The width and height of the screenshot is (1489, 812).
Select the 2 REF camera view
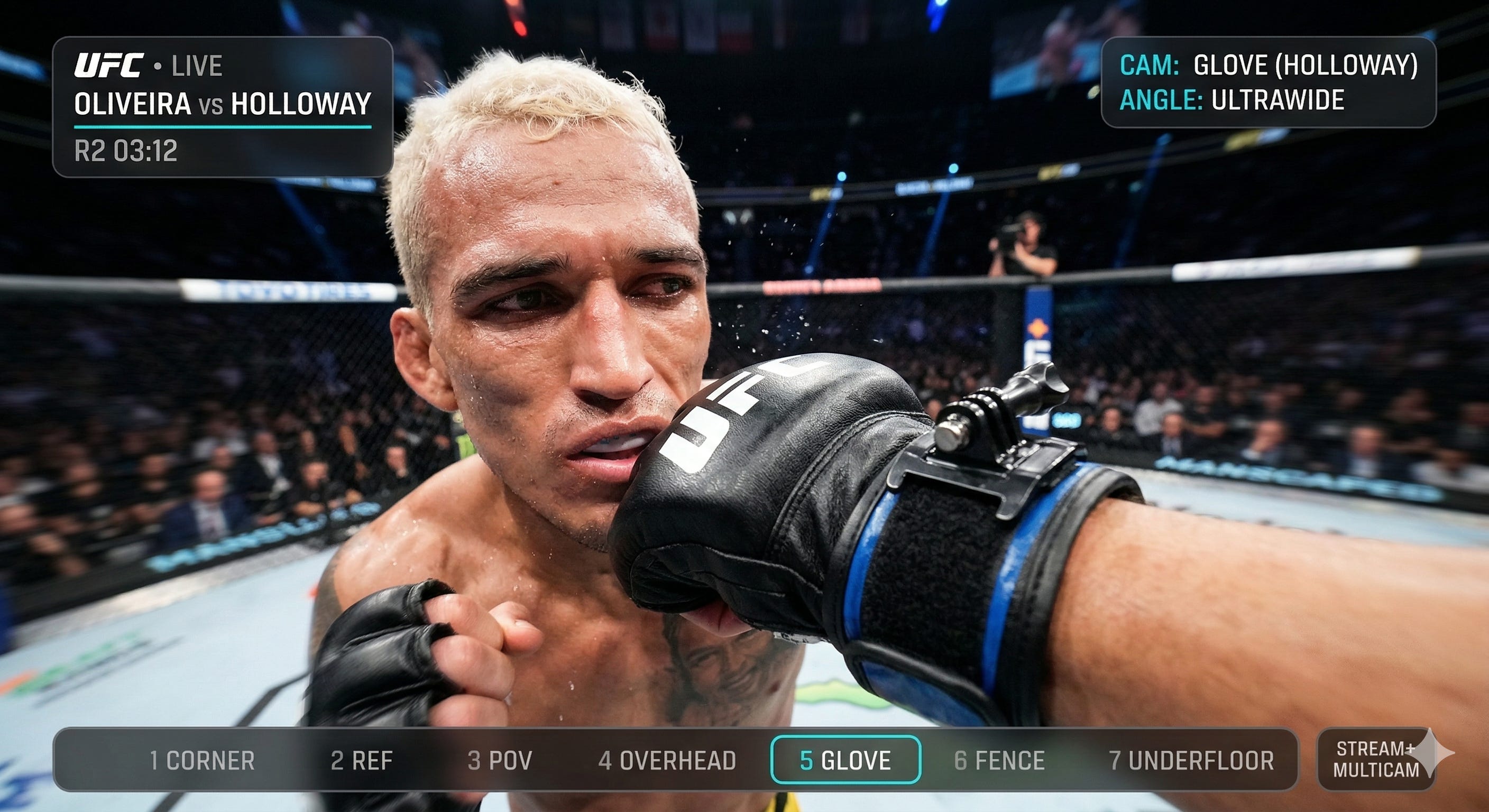tap(361, 761)
